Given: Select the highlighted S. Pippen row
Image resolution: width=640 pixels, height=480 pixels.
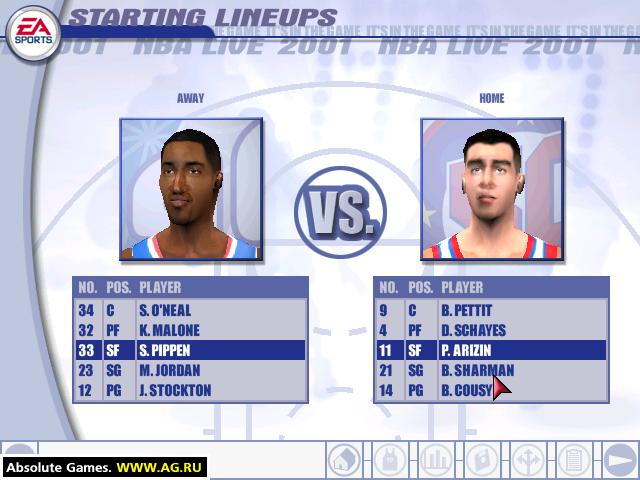Looking at the screenshot, I should [x=190, y=350].
